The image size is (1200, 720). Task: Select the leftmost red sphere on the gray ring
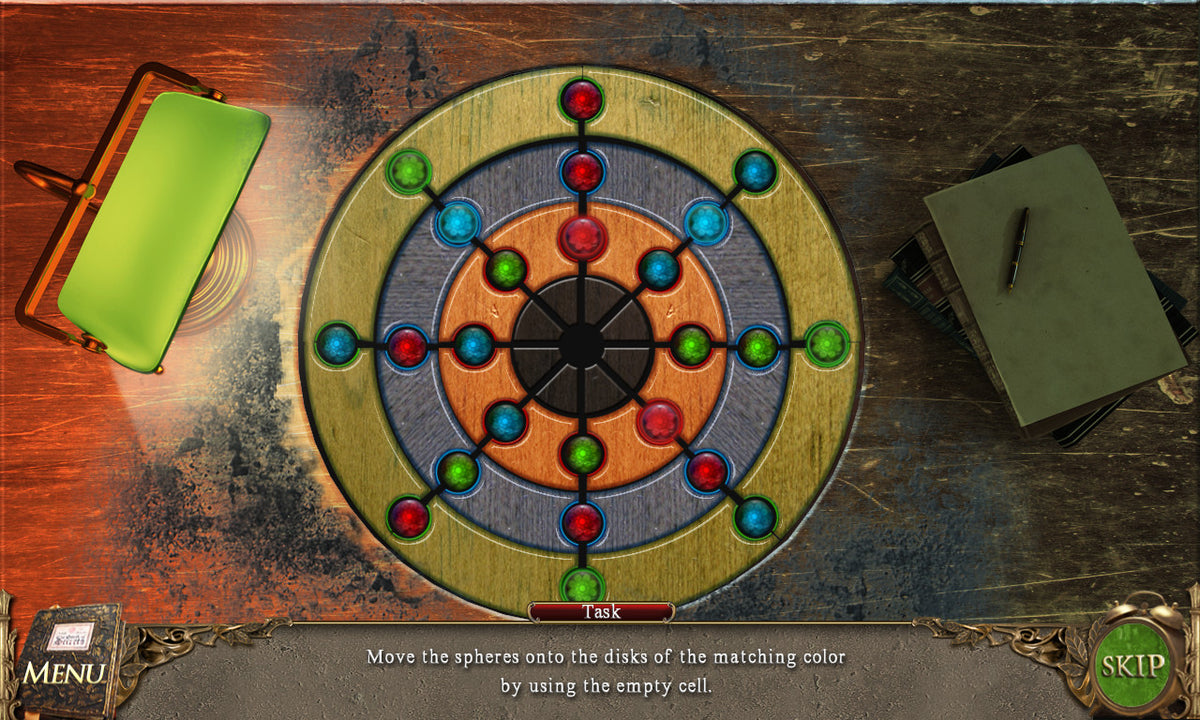tap(407, 346)
